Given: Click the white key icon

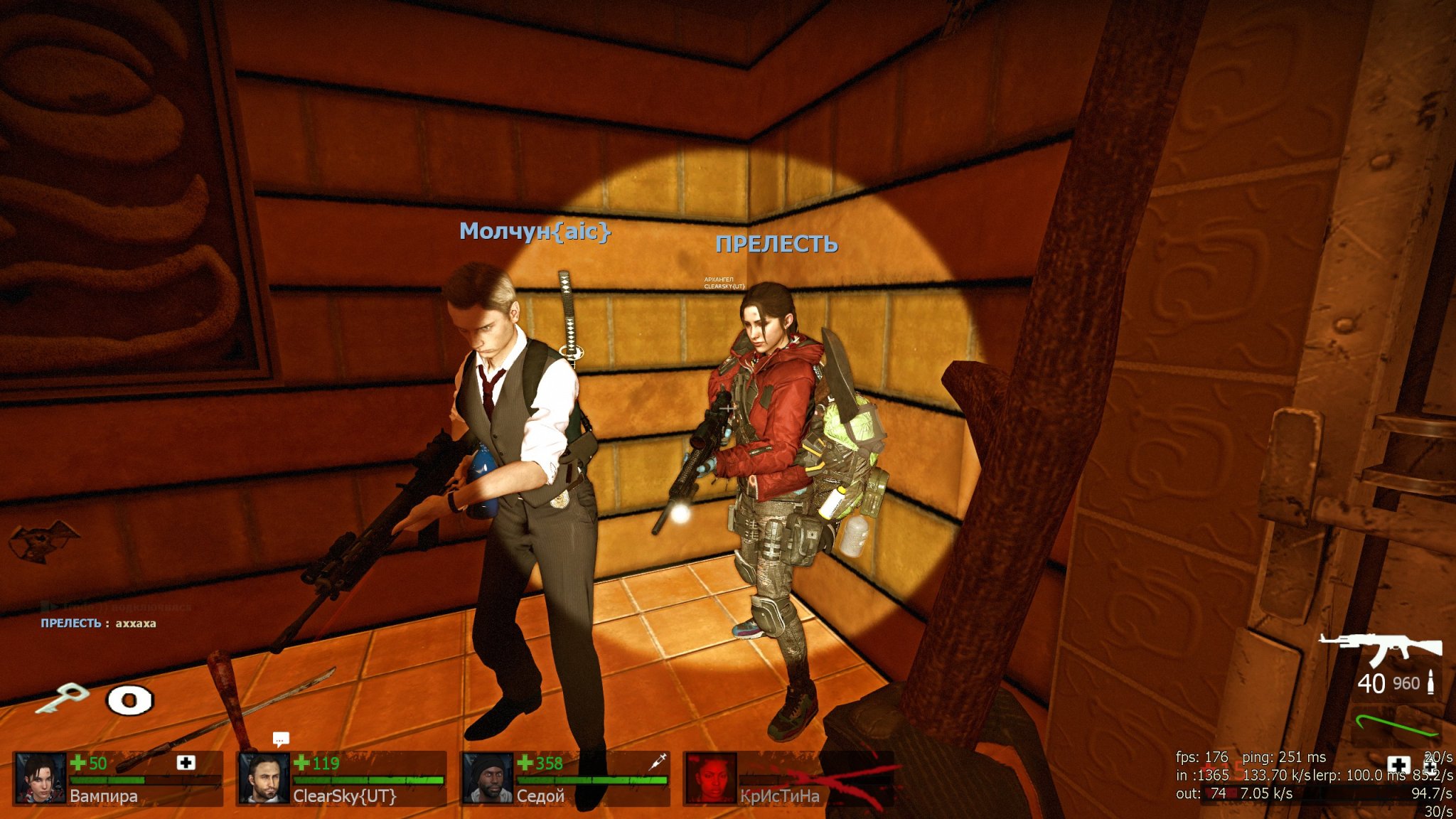Looking at the screenshot, I should 62,697.
